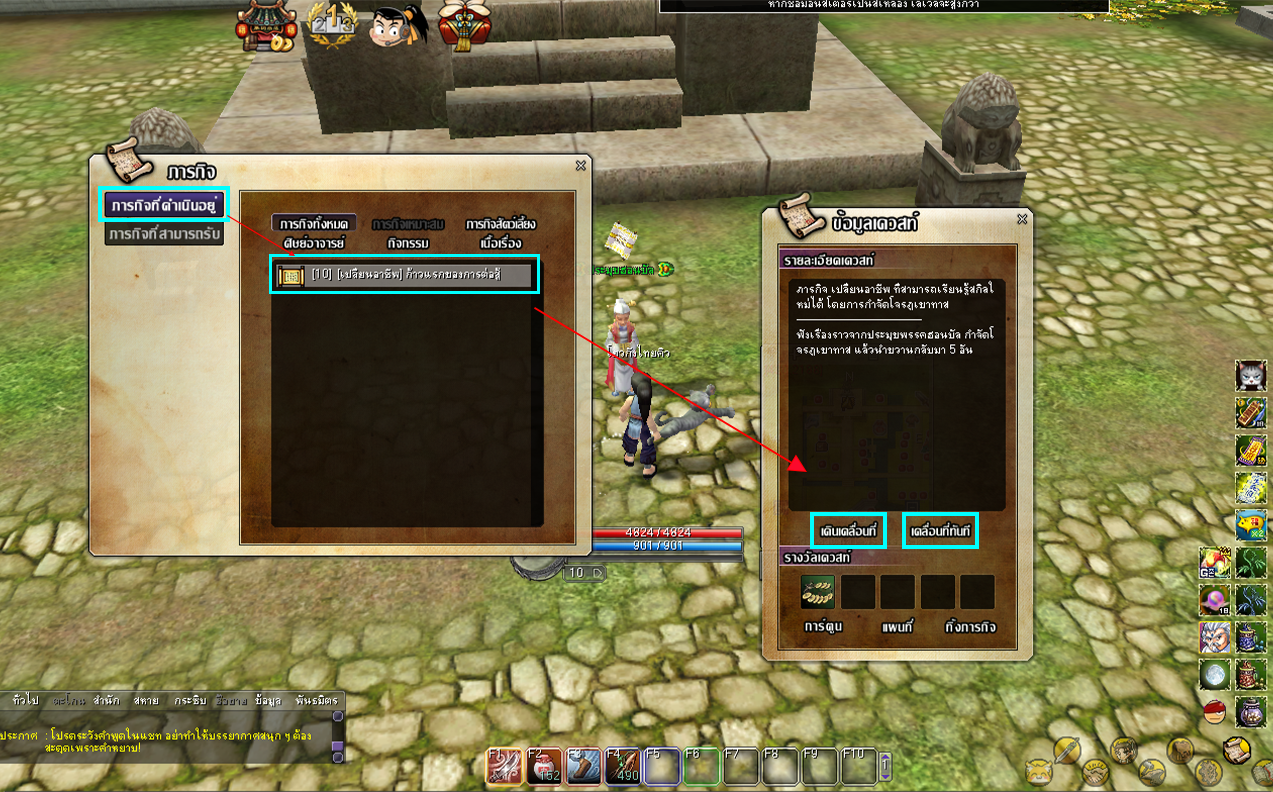Open the grey cat pet icon
1273x792 pixels.
(1250, 375)
